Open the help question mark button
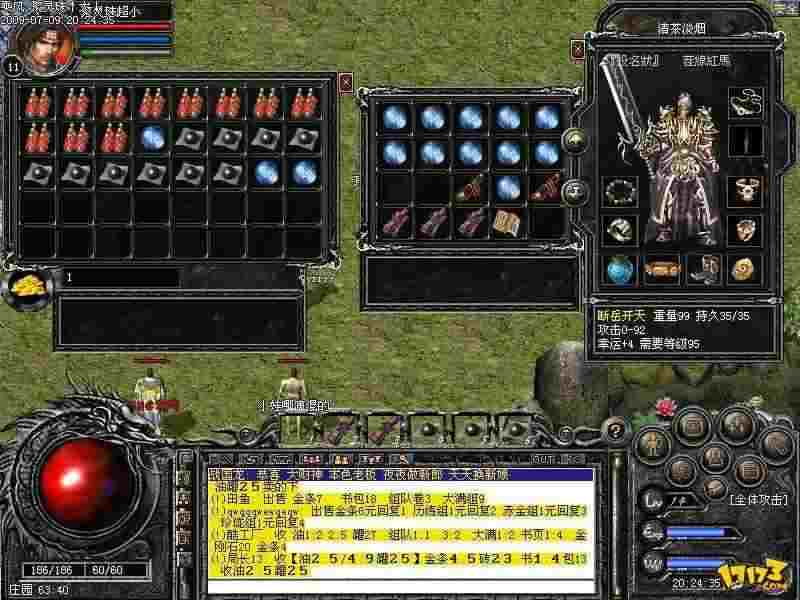The height and width of the screenshot is (600, 800). coord(617,431)
